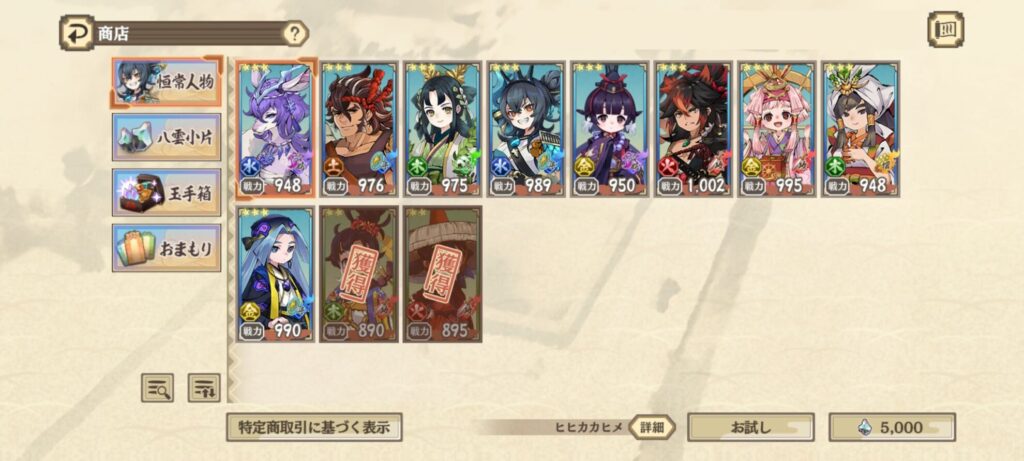This screenshot has width=1024, height=461.
Task: Switch to the 八雲小片 tab
Action: tap(166, 136)
